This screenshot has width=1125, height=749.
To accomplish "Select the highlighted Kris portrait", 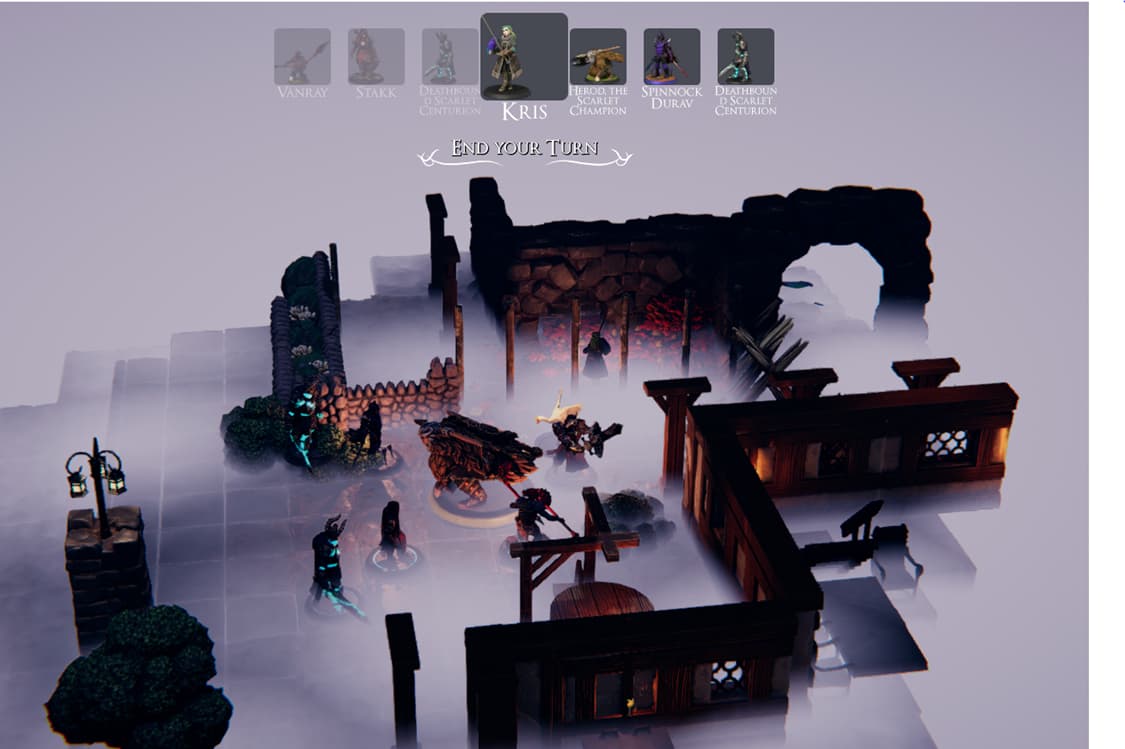I will pyautogui.click(x=524, y=57).
